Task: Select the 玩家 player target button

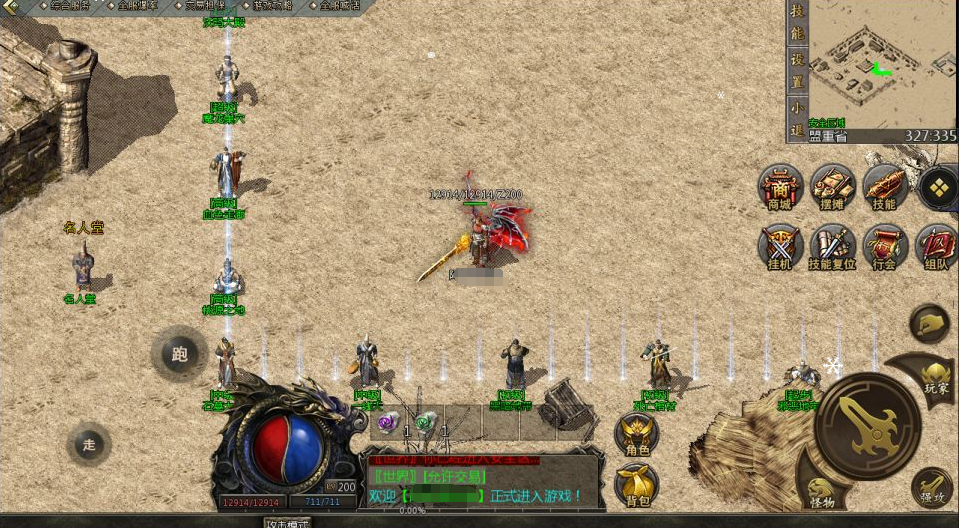Action: pyautogui.click(x=936, y=375)
